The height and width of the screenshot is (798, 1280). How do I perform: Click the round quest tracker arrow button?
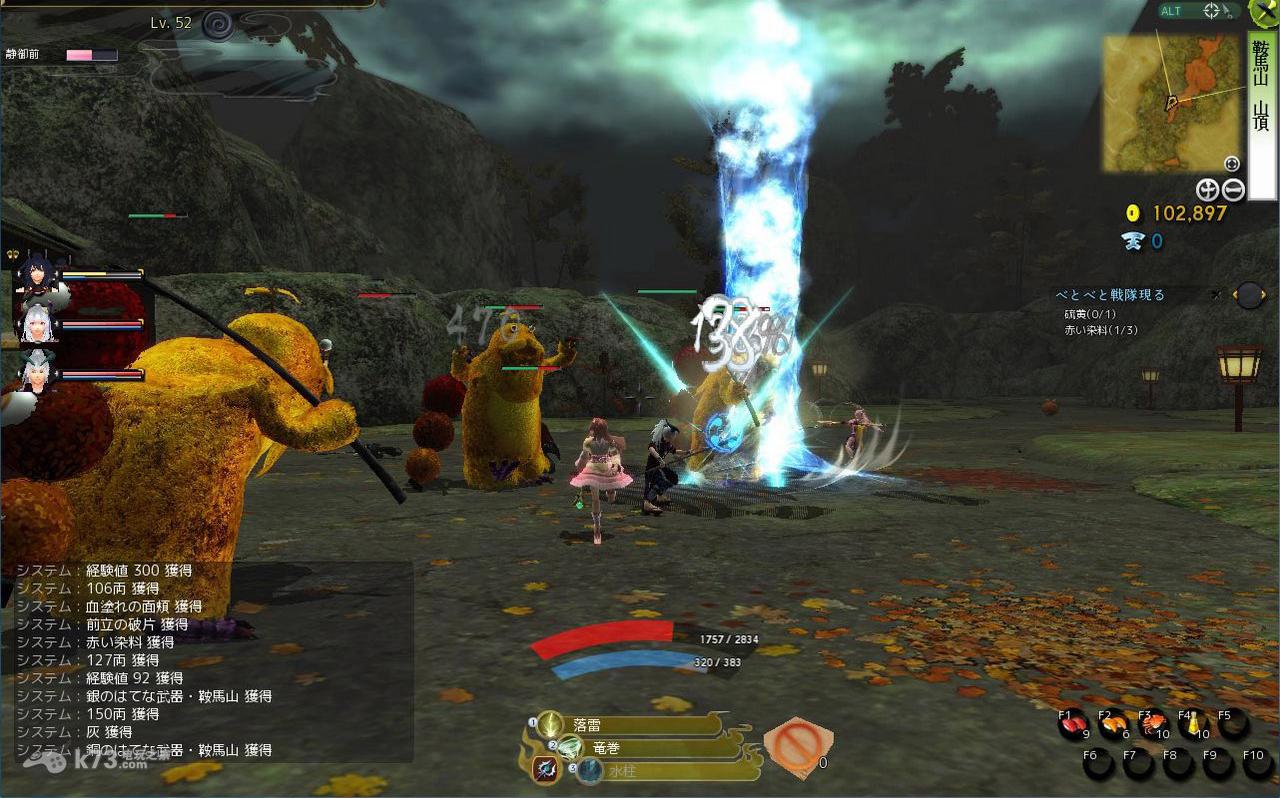[x=1249, y=295]
